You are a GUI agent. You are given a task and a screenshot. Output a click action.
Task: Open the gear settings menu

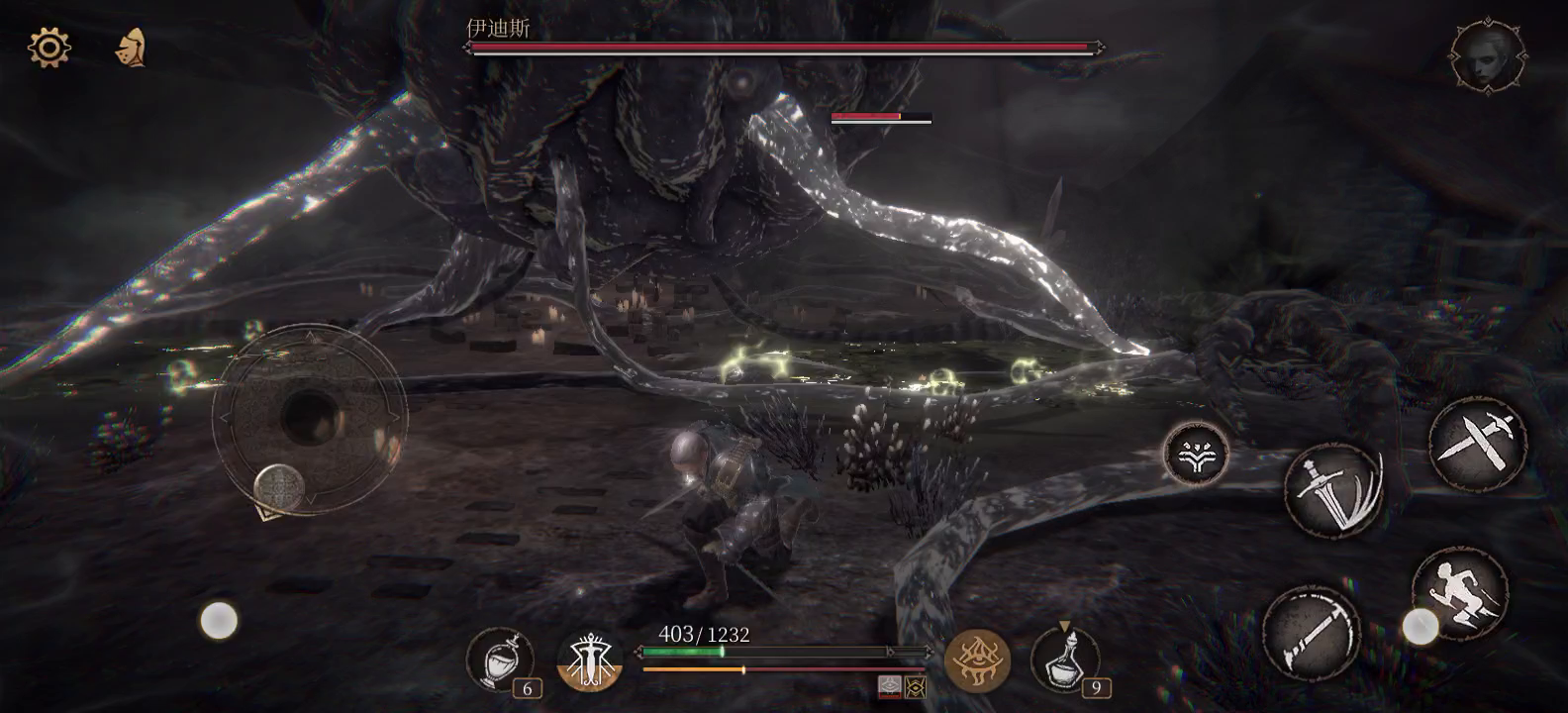point(49,48)
